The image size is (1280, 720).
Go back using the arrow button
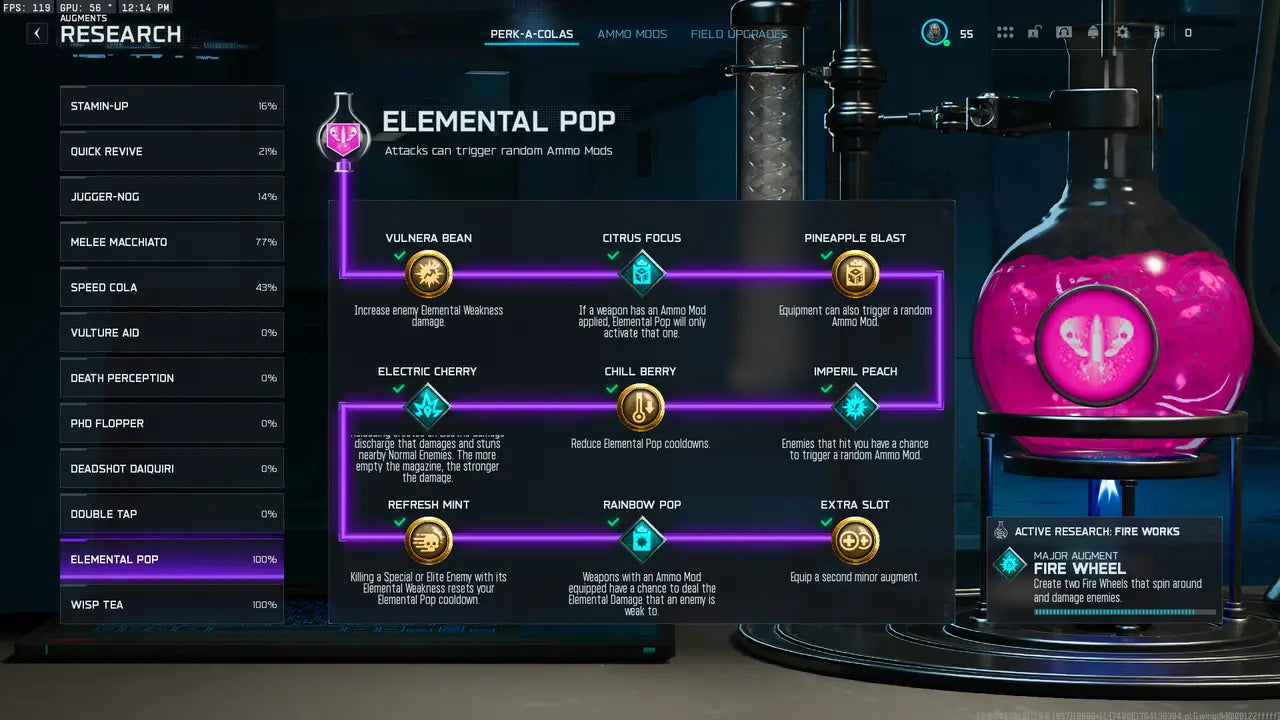point(37,33)
